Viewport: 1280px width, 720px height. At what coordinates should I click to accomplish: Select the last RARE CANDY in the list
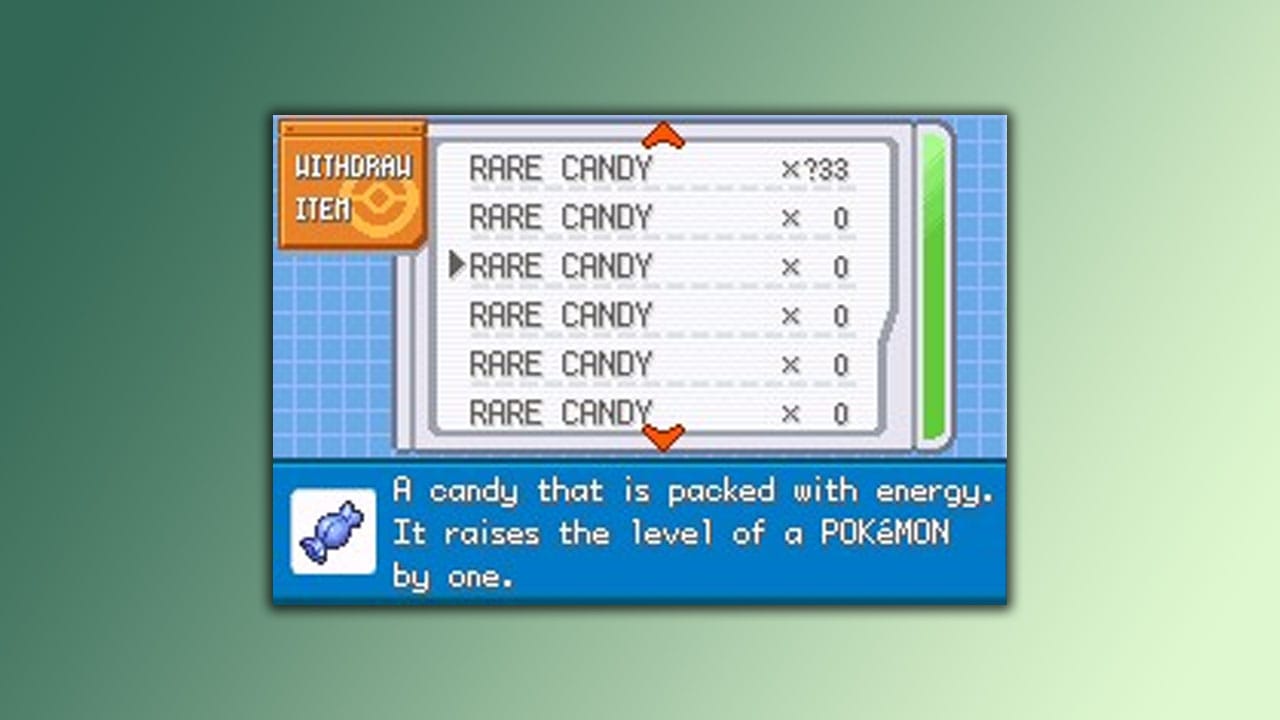click(560, 411)
